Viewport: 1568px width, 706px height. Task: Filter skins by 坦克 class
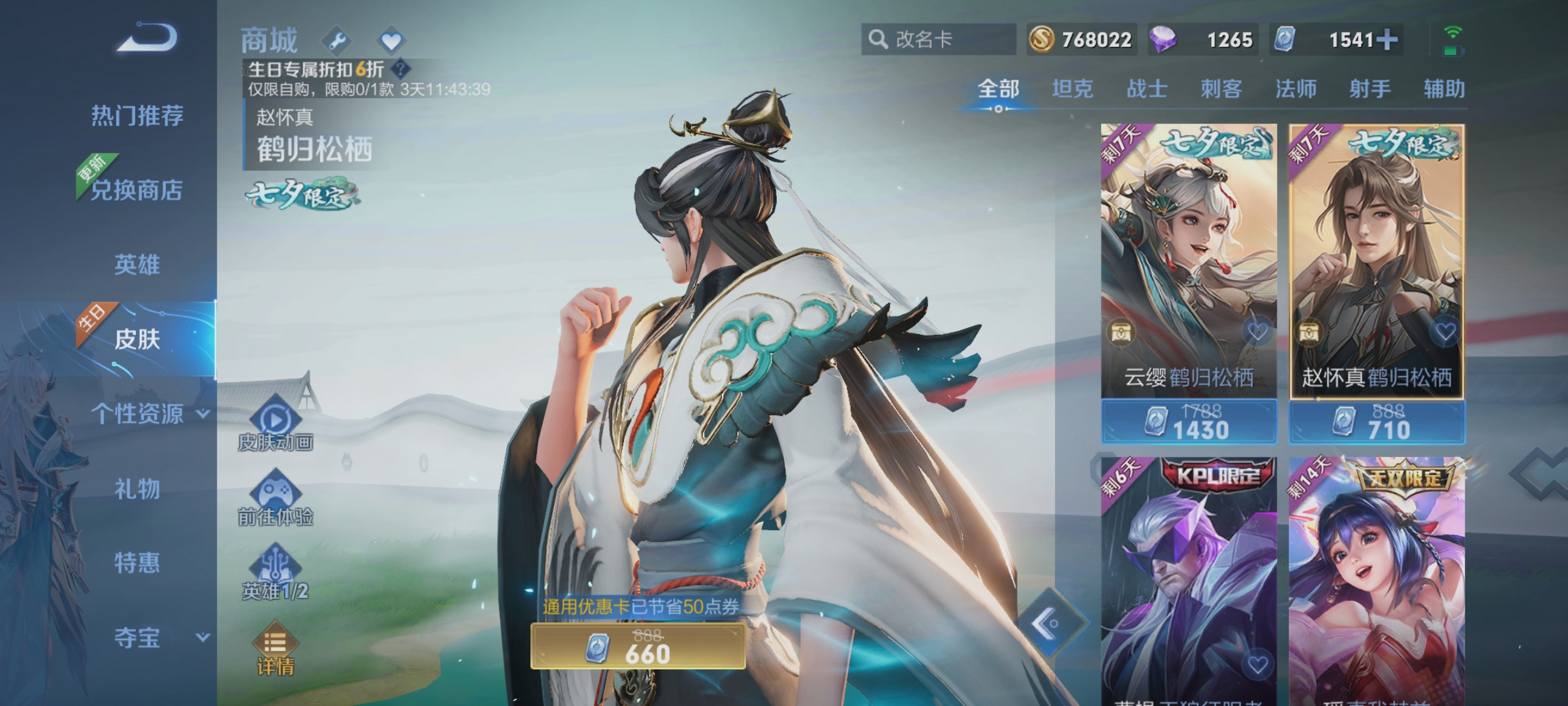coord(1072,89)
